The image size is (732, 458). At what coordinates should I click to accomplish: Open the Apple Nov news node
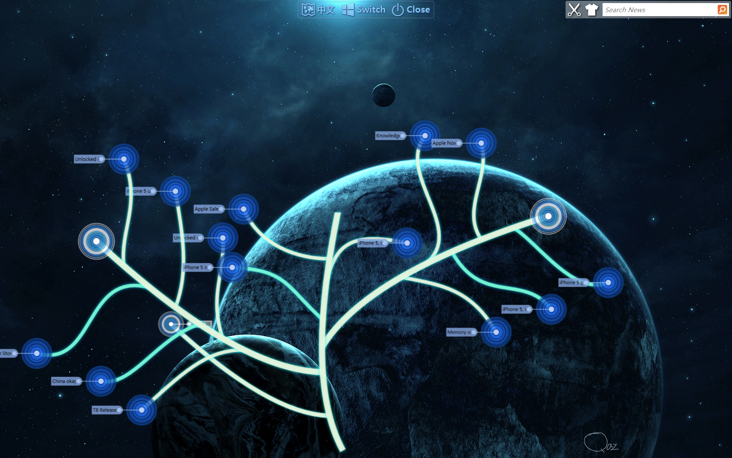[480, 143]
